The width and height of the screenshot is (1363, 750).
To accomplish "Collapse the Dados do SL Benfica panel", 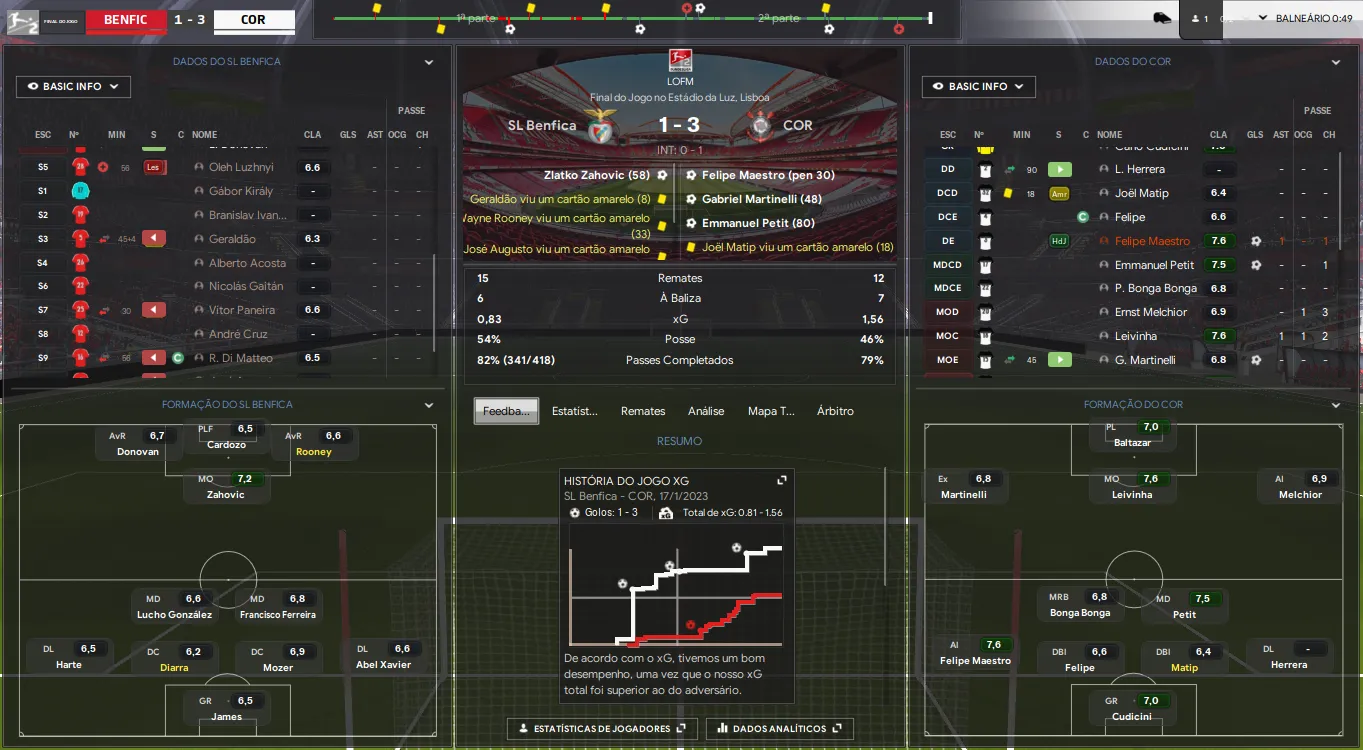I will point(429,62).
